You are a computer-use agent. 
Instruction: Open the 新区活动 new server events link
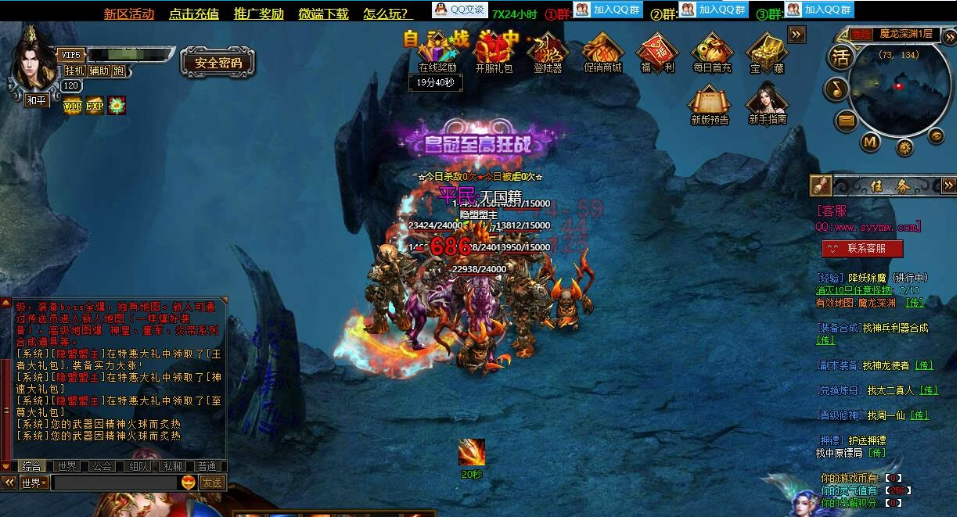coord(129,14)
